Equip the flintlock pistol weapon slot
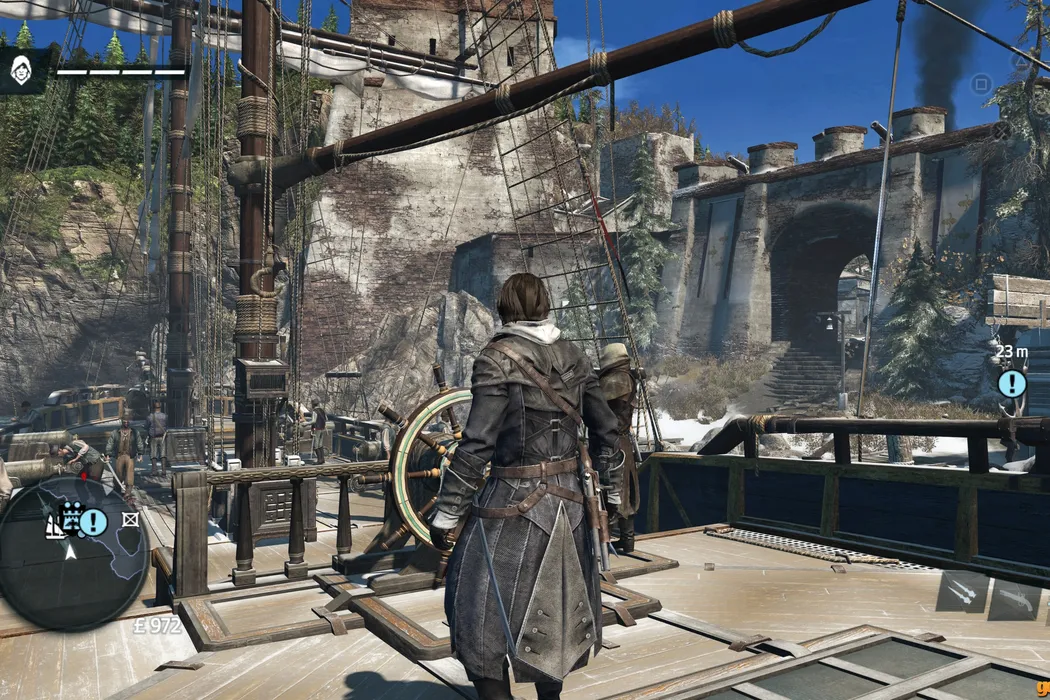1050x700 pixels. click(x=1013, y=596)
